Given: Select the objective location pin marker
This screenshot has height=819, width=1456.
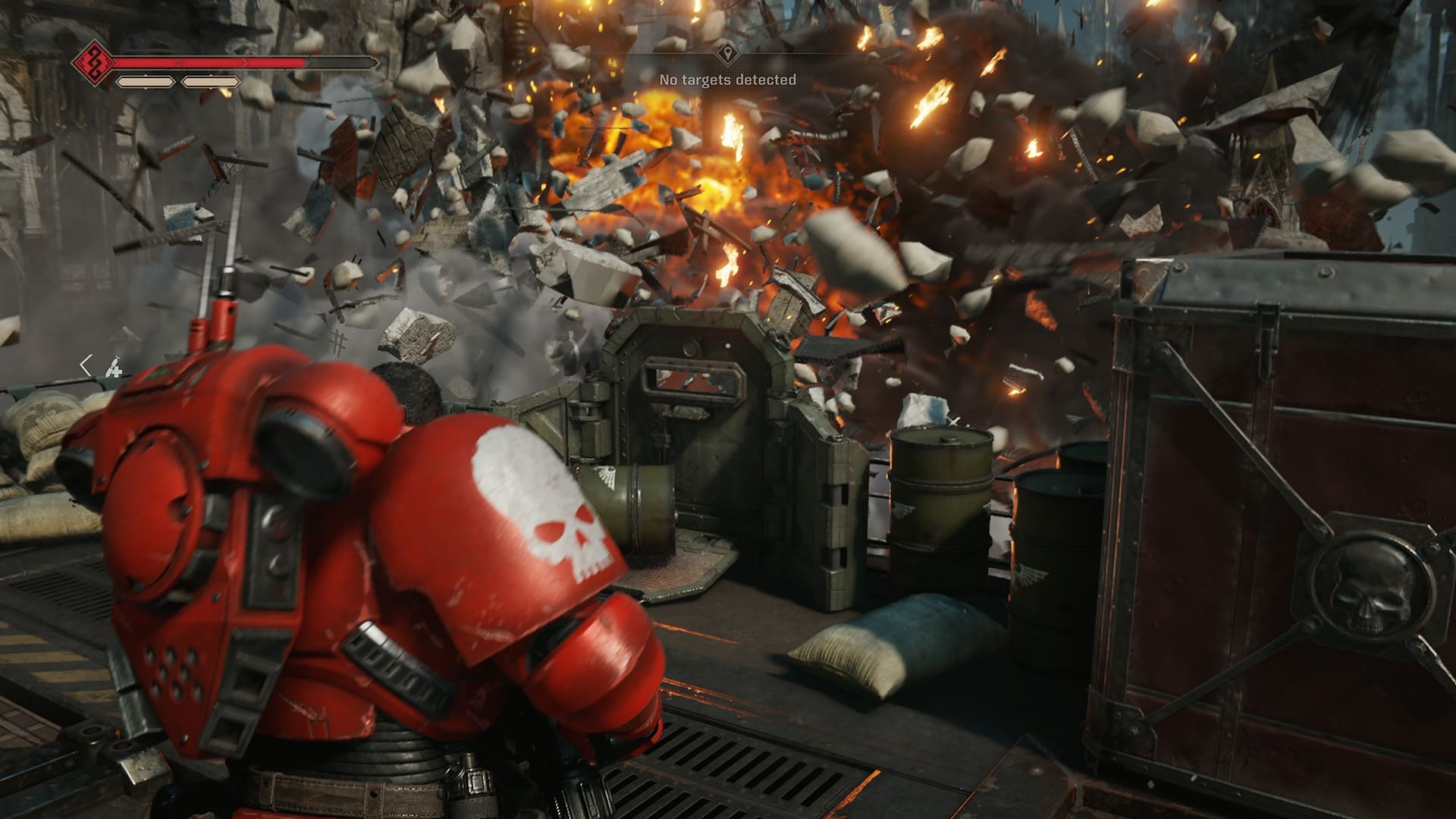Looking at the screenshot, I should pos(727,54).
